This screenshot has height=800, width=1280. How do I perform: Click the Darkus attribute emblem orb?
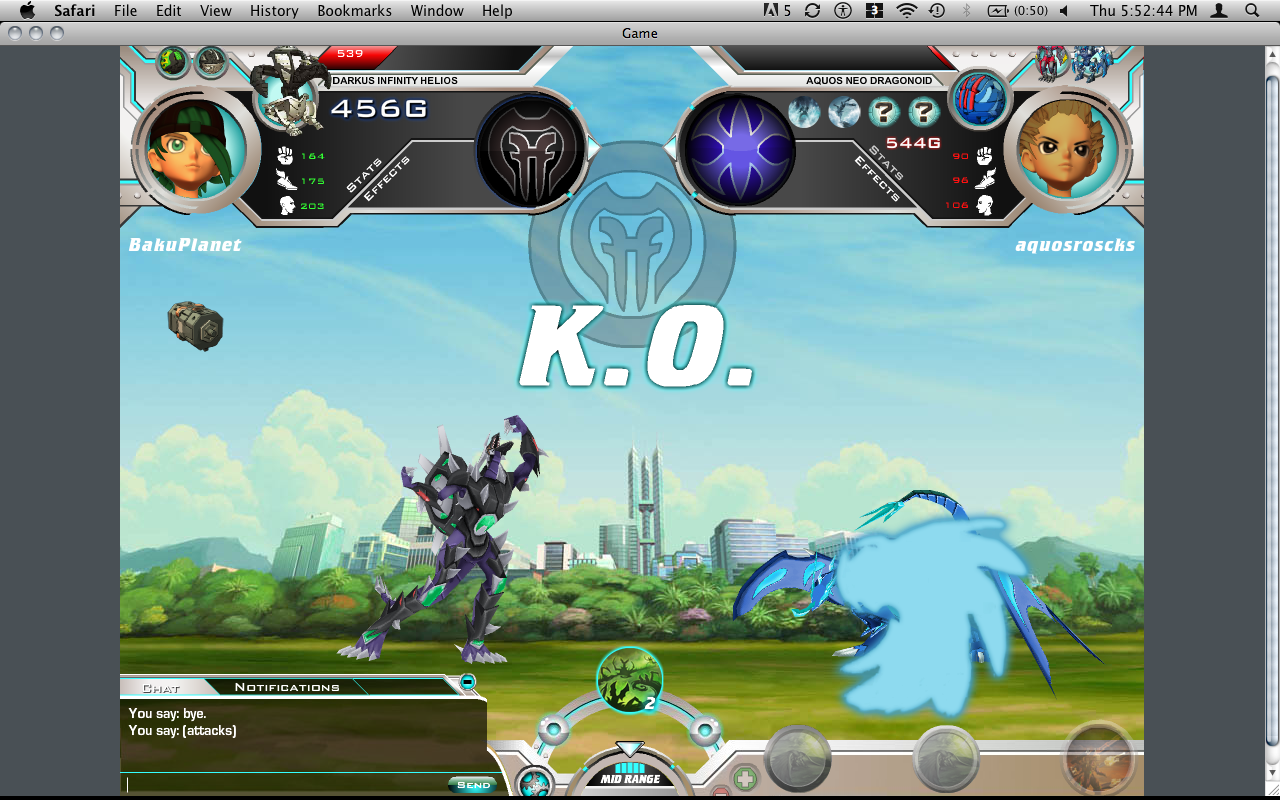[530, 150]
